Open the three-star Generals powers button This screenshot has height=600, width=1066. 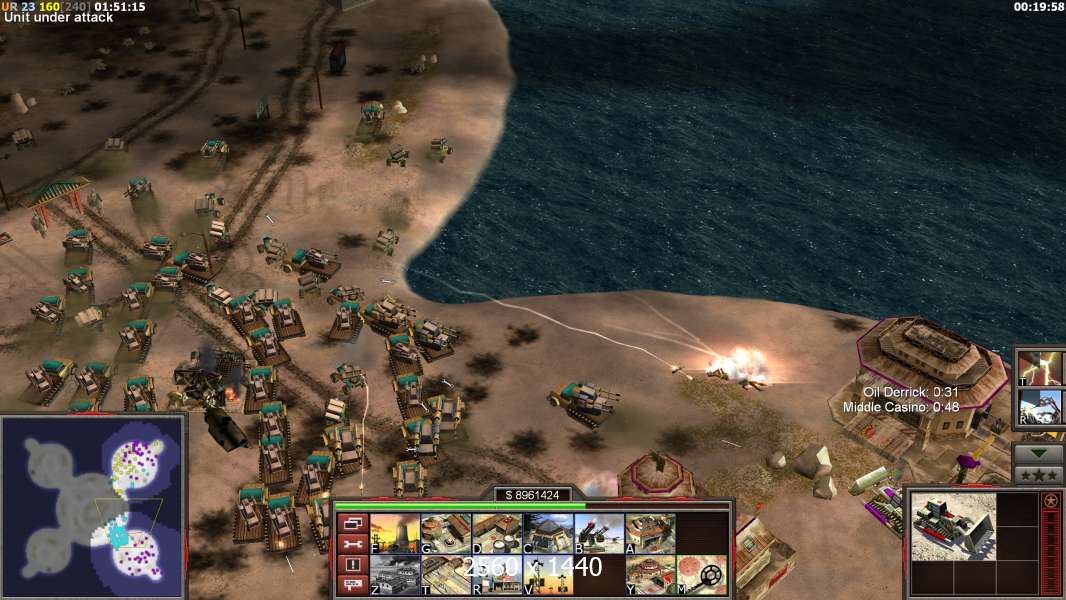(x=1038, y=475)
